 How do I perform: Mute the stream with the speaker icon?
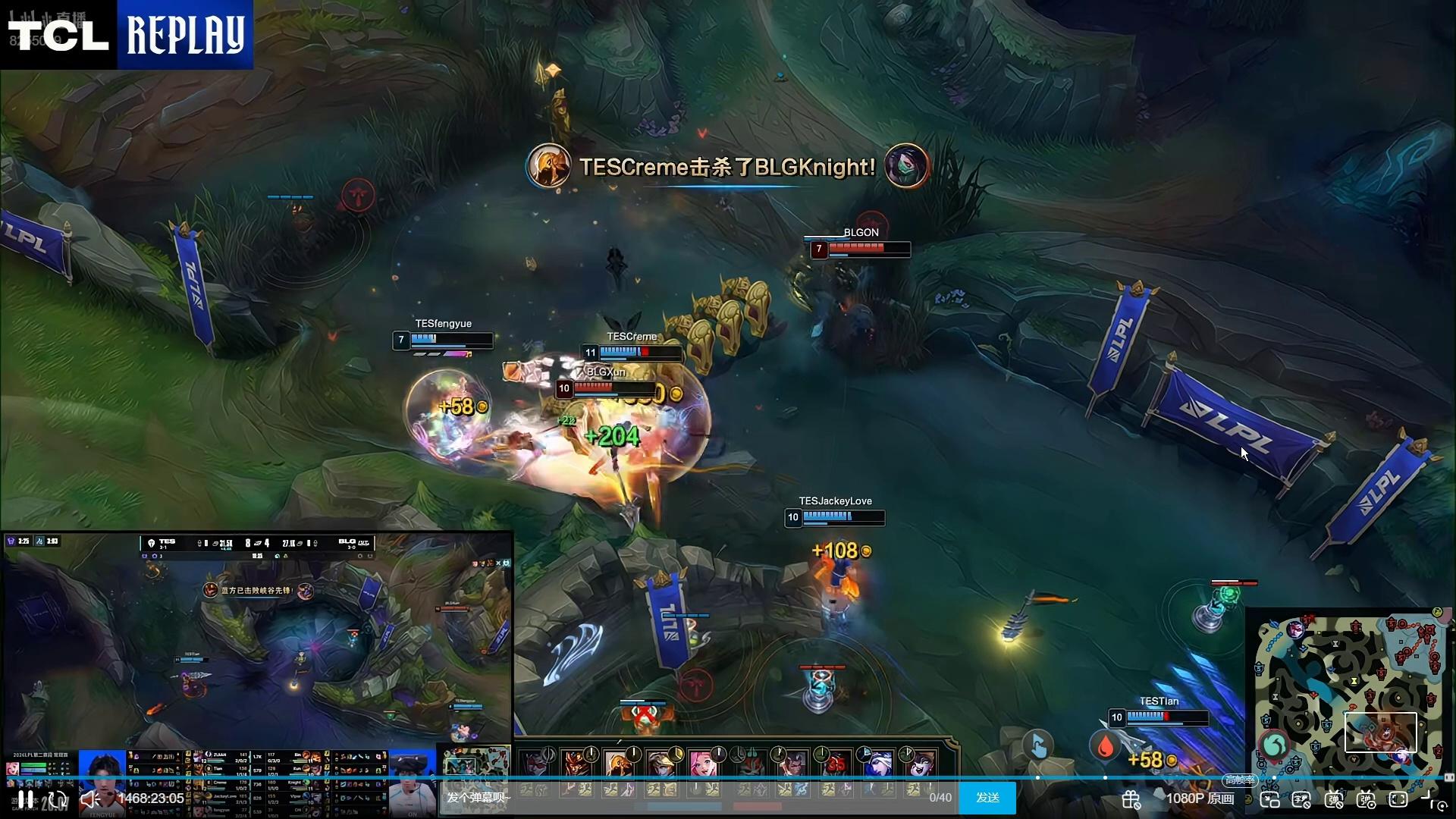point(90,799)
